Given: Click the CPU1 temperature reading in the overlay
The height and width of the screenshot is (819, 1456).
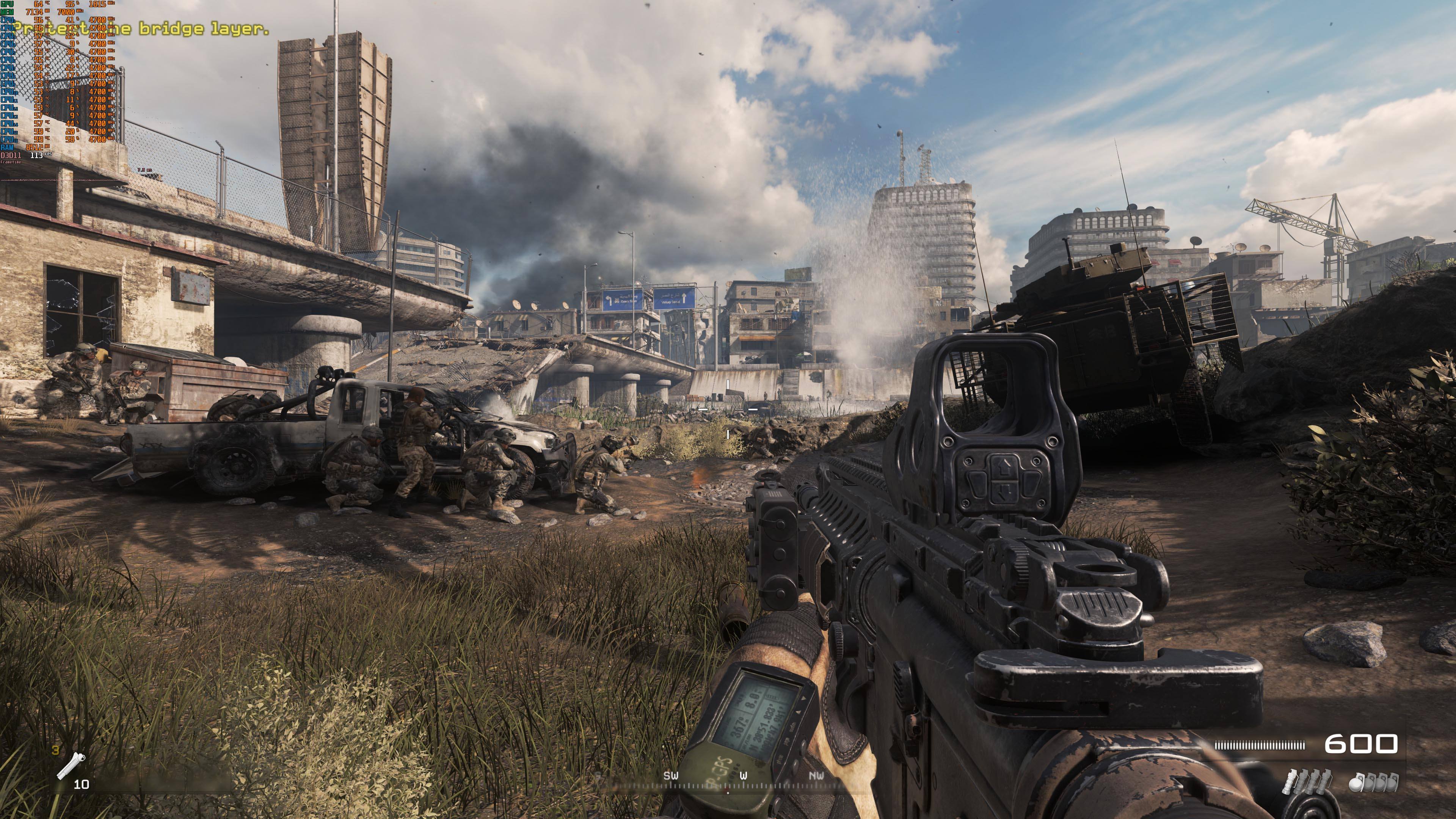Looking at the screenshot, I should click(38, 20).
